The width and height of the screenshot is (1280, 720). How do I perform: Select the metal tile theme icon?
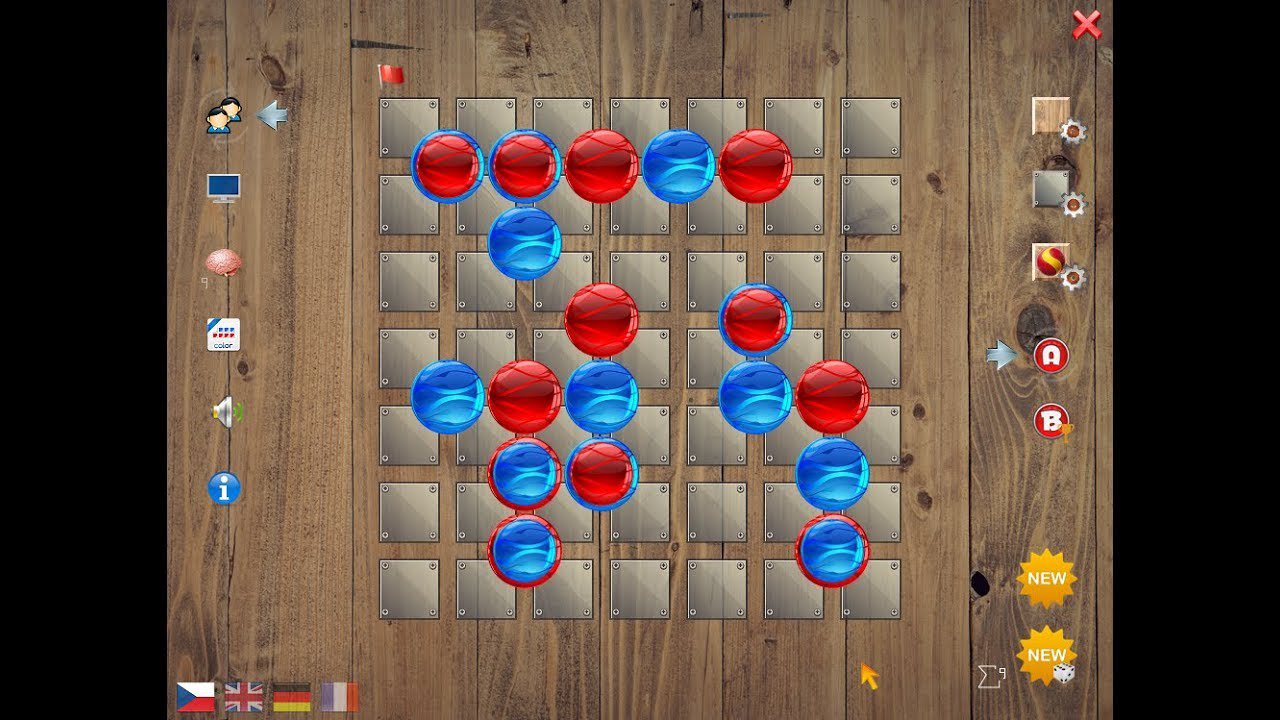click(x=1048, y=190)
